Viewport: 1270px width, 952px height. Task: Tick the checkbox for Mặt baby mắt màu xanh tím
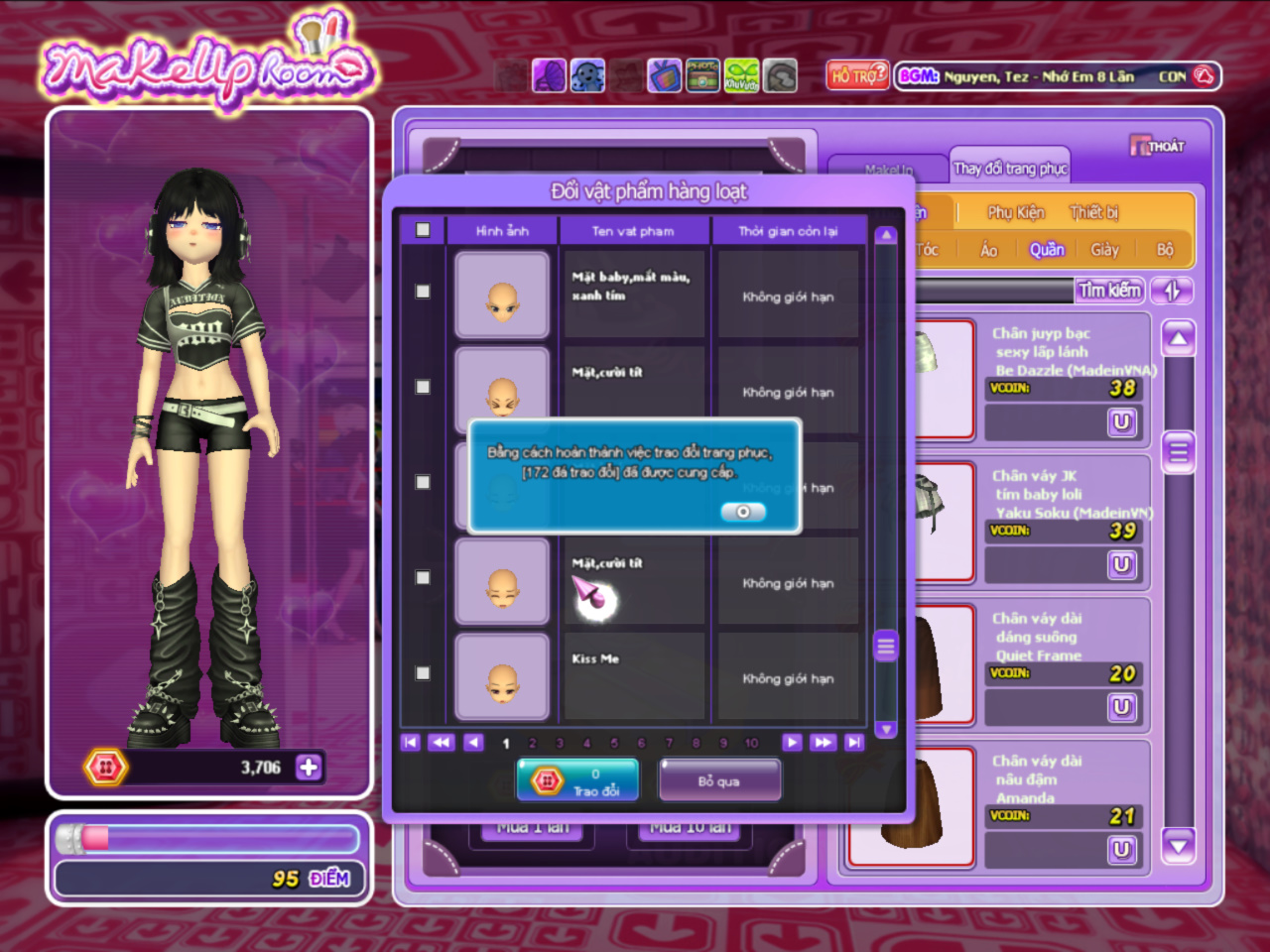coord(423,292)
